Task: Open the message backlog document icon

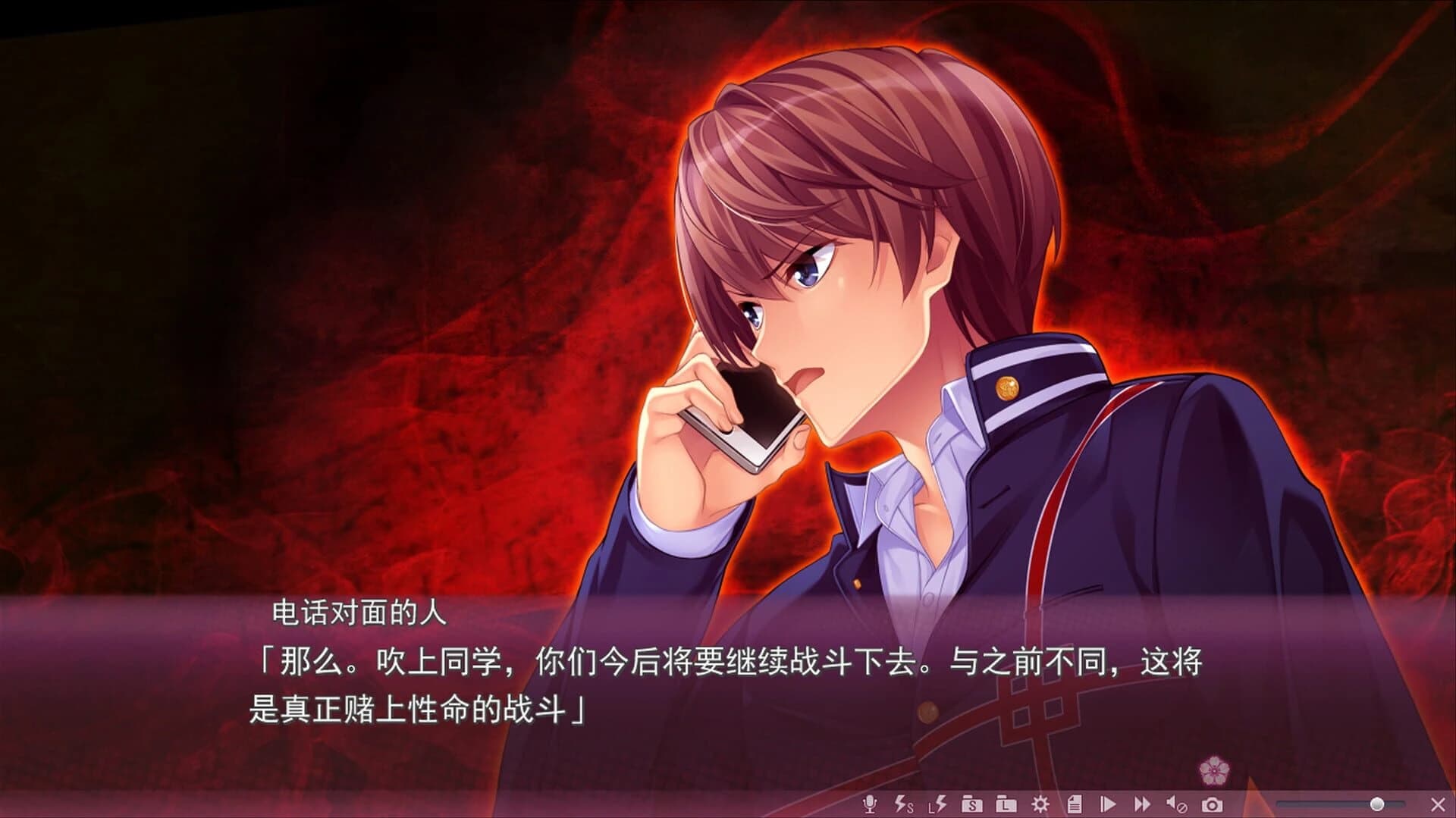Action: click(1075, 805)
